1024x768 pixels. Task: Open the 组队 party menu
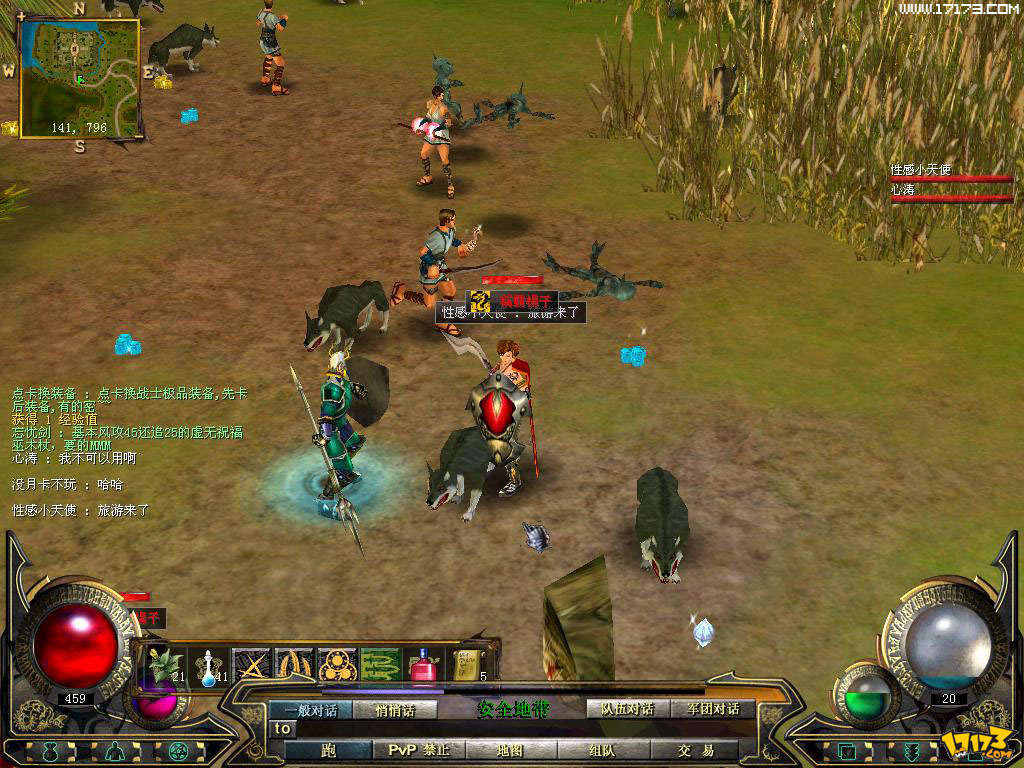point(602,750)
